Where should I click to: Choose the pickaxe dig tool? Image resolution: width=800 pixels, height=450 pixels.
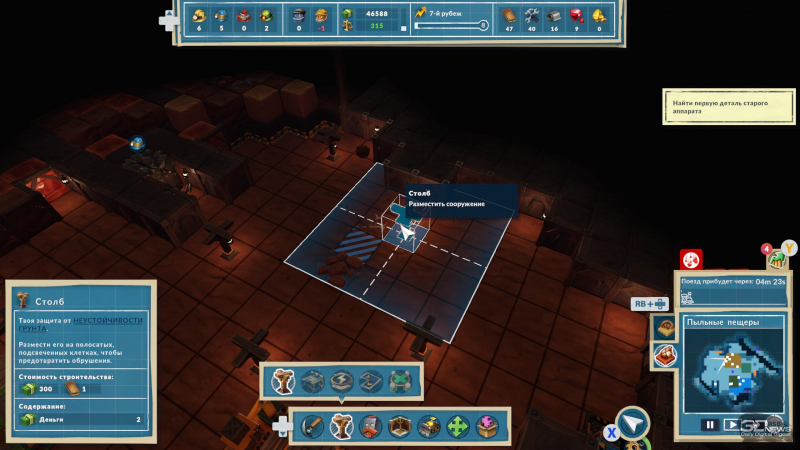(x=313, y=426)
